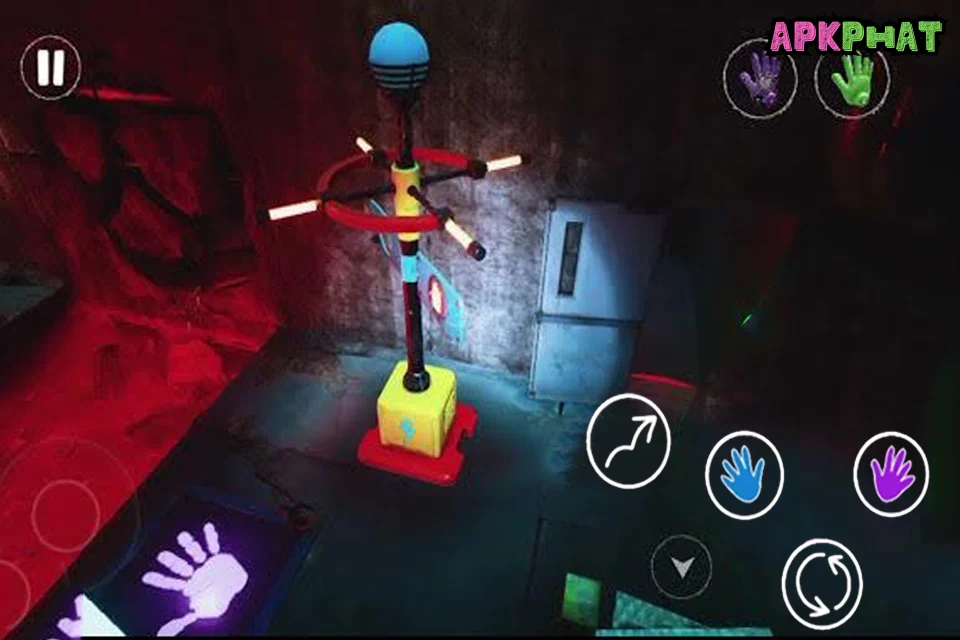
Task: Tap the jump arrow button
Action: point(628,440)
